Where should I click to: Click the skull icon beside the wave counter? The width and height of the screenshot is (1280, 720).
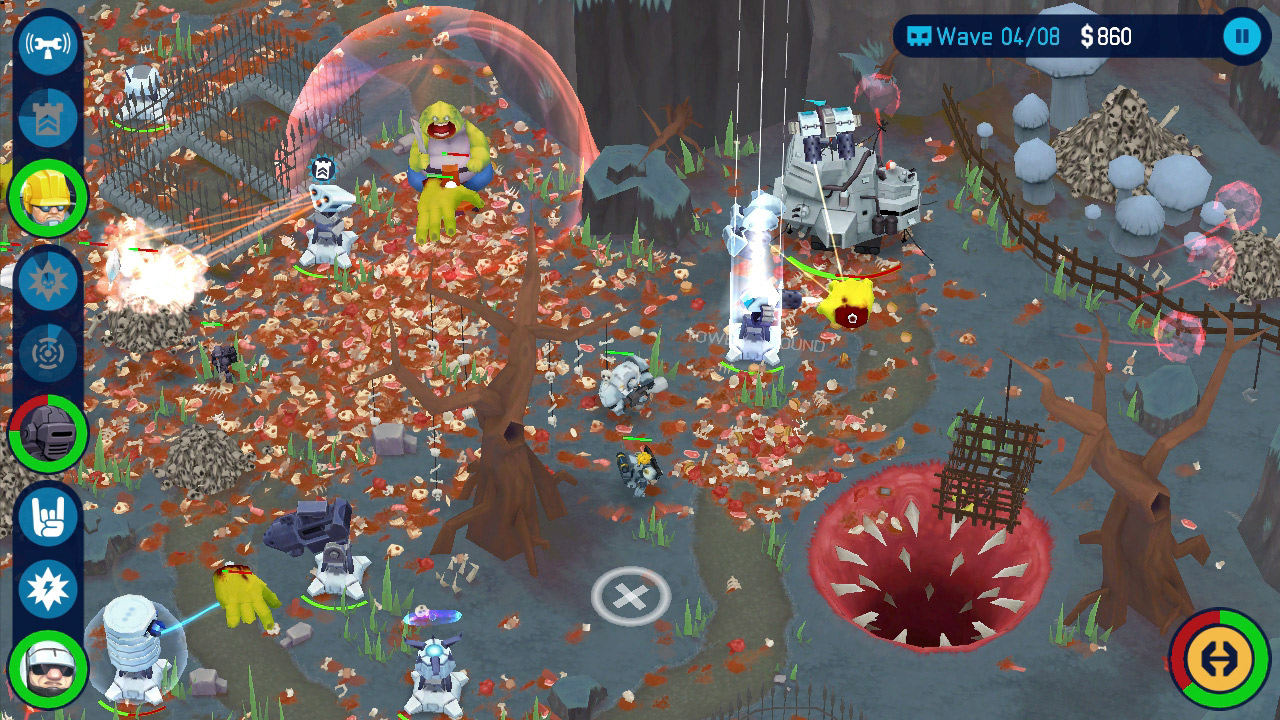(918, 35)
